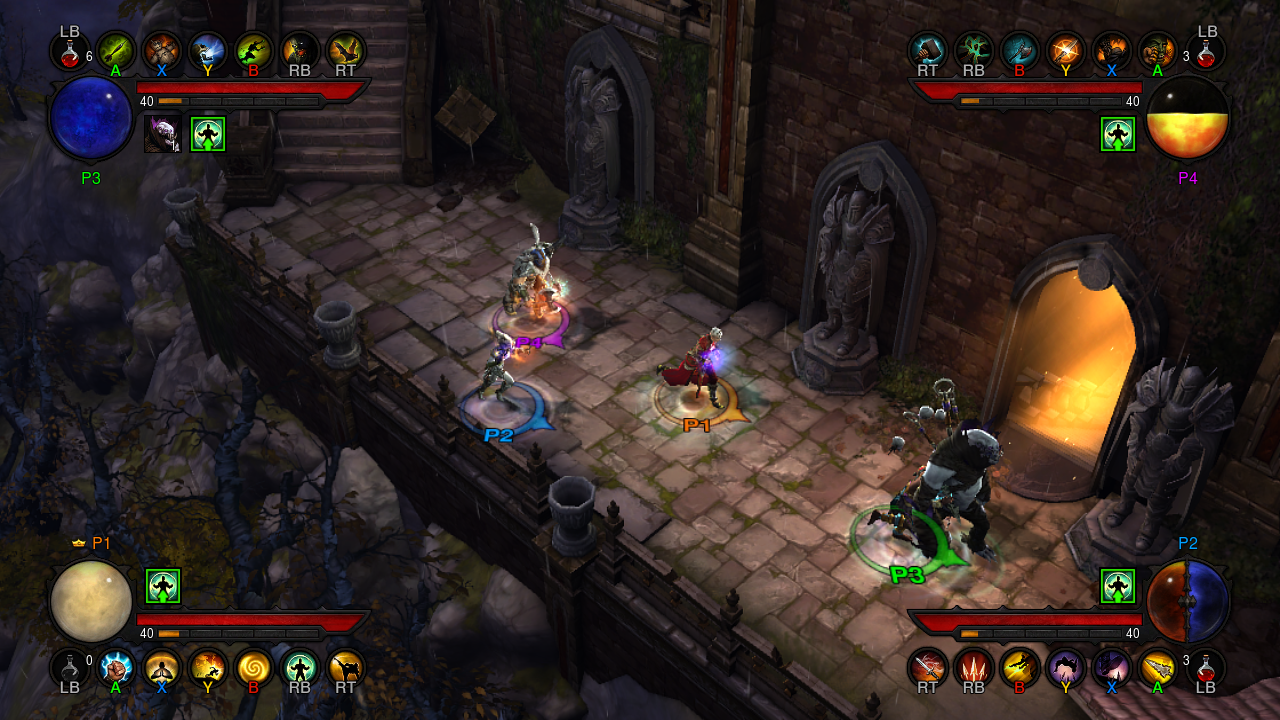Use P4's red health potion
Screen dimensions: 1280x720
pyautogui.click(x=1207, y=51)
